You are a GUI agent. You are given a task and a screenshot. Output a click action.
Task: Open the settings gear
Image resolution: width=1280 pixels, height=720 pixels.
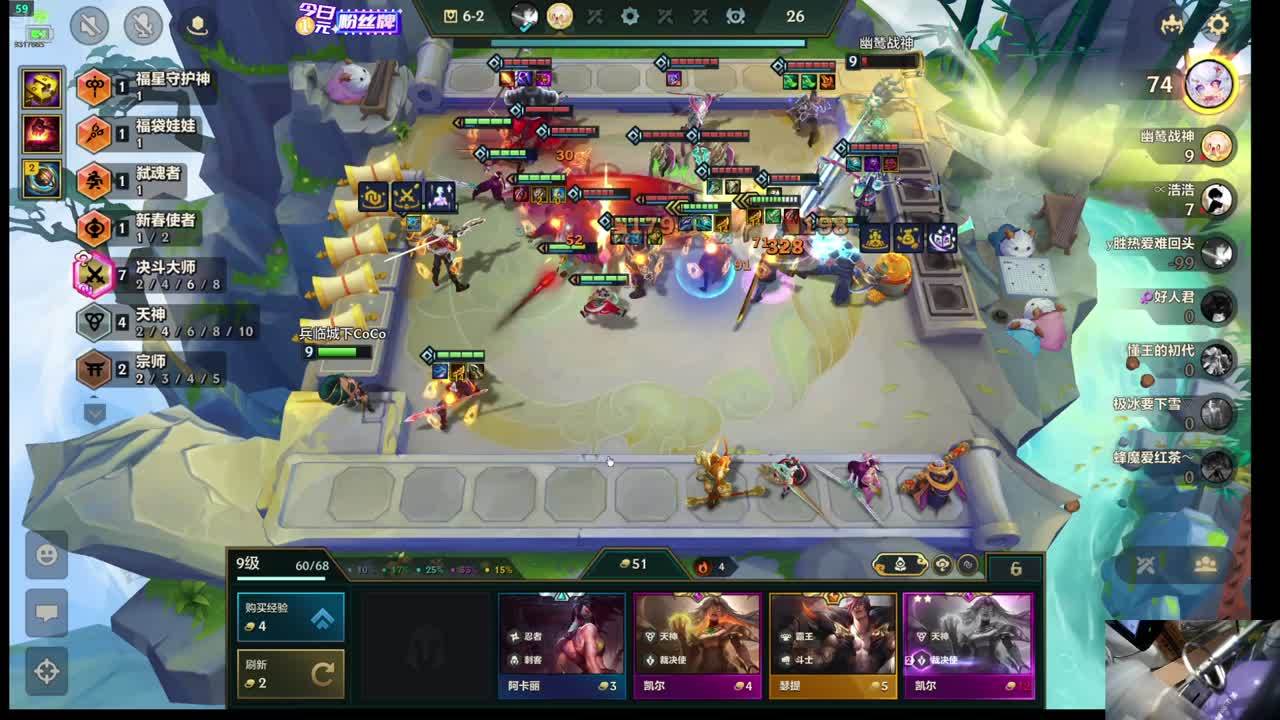(x=1217, y=25)
